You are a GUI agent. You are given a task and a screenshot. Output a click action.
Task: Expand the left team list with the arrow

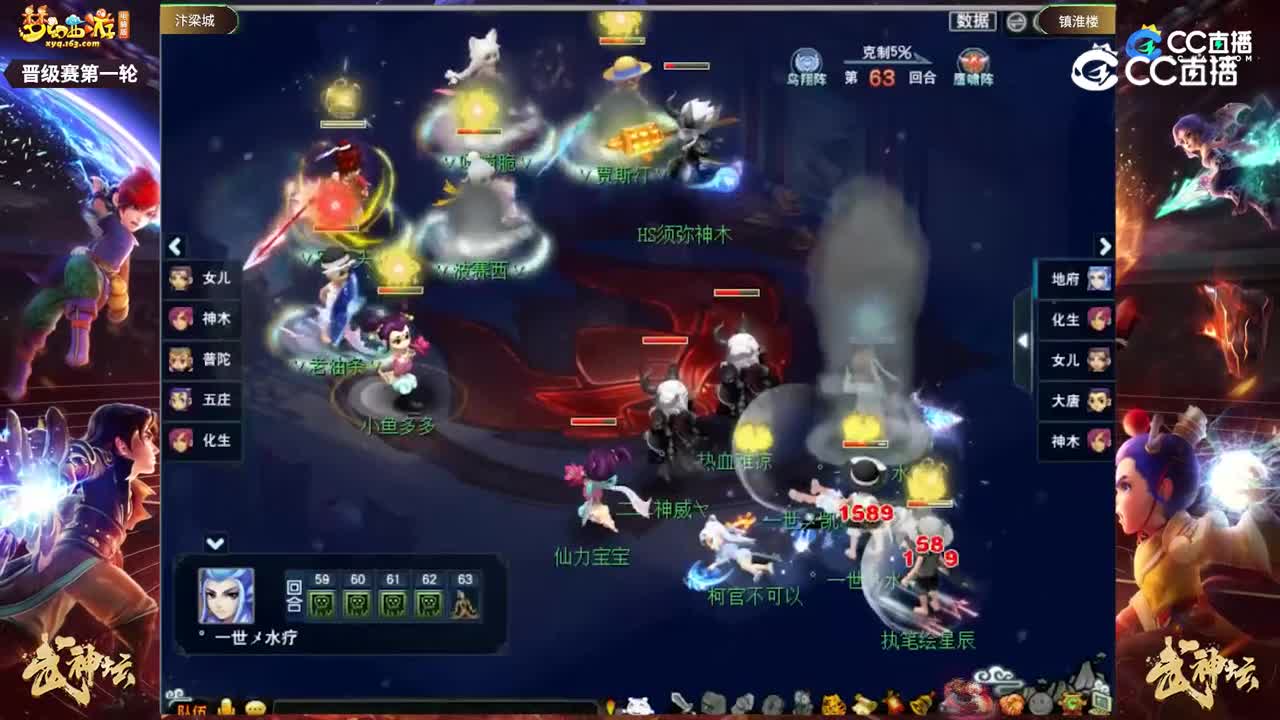tap(175, 245)
